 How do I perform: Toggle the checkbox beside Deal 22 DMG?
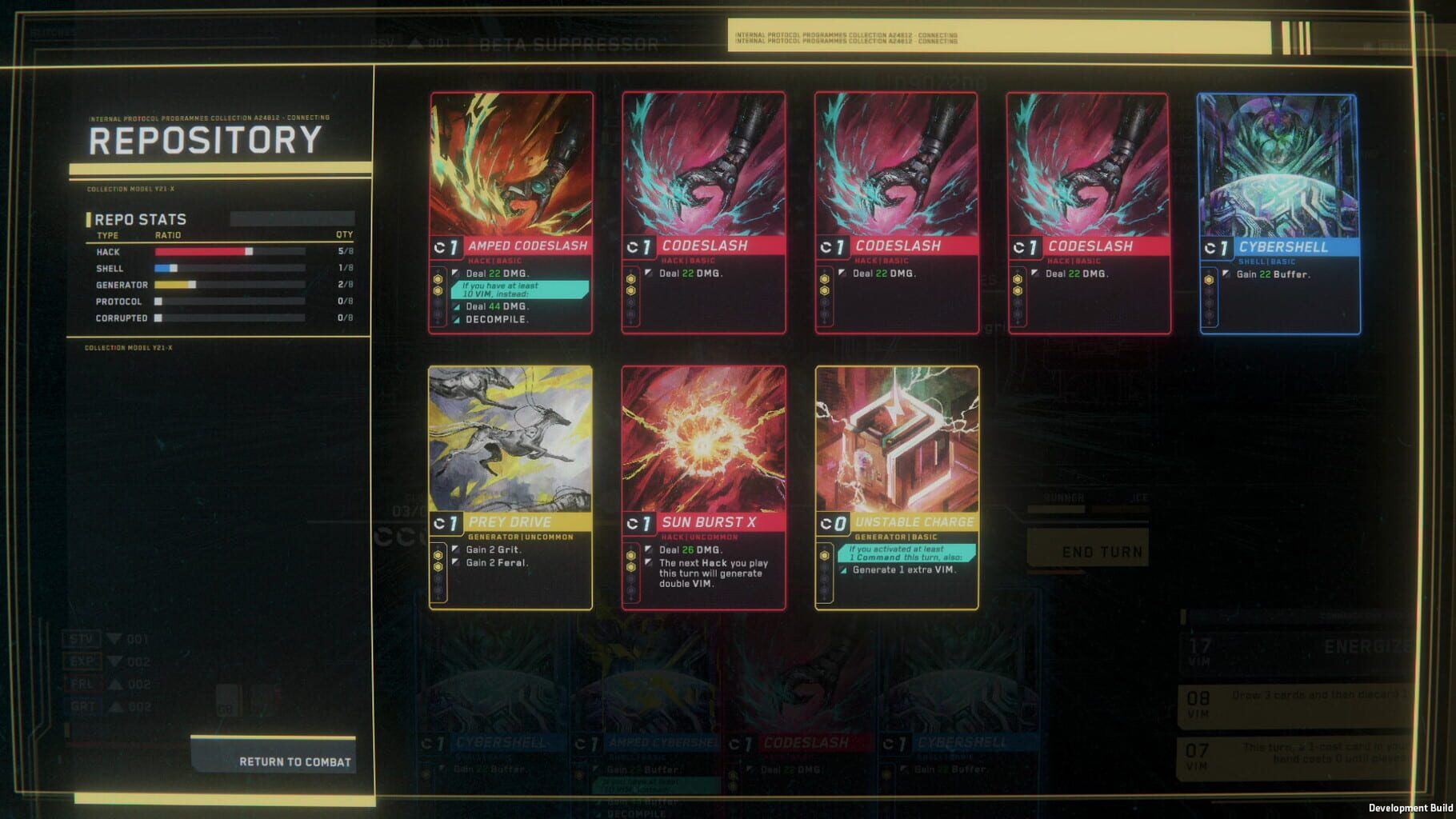click(650, 272)
